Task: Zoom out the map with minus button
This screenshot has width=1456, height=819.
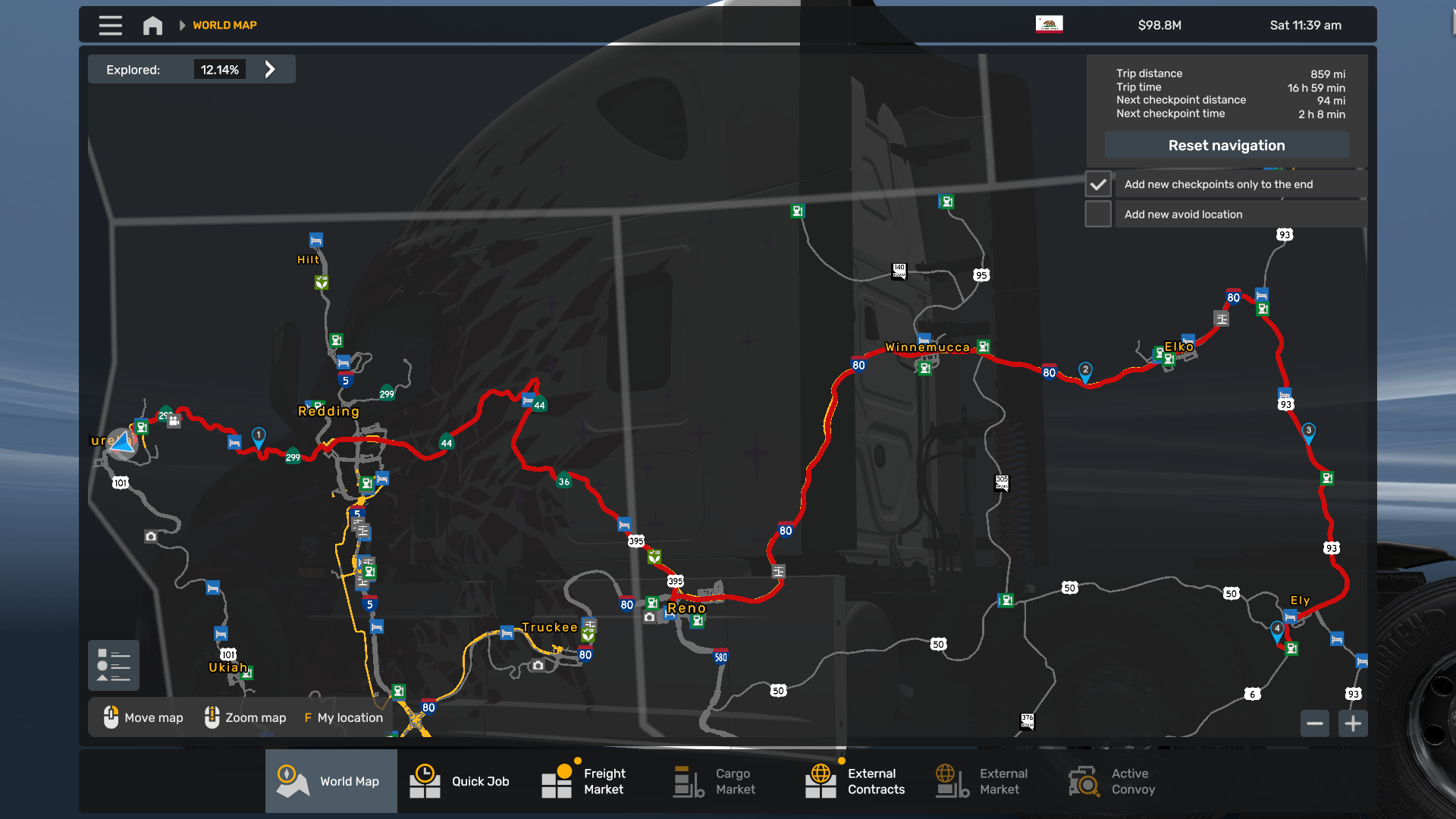Action: click(x=1315, y=723)
